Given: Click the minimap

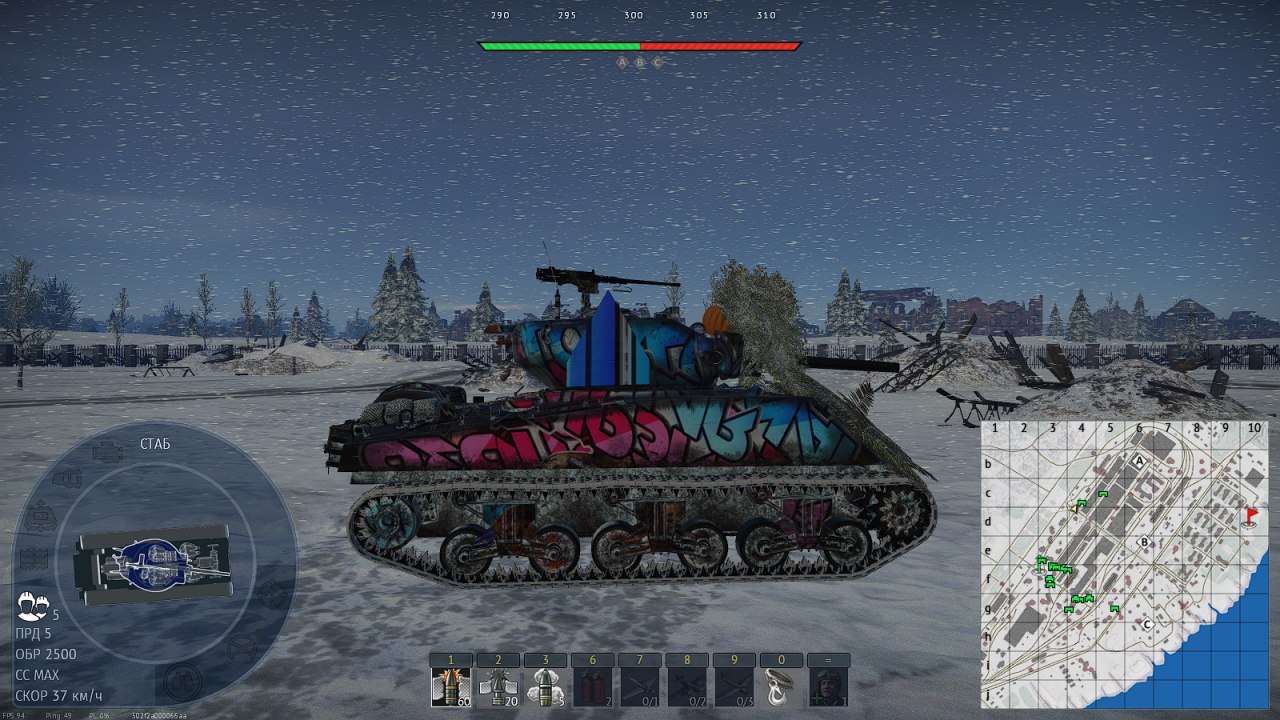Looking at the screenshot, I should click(x=1124, y=564).
